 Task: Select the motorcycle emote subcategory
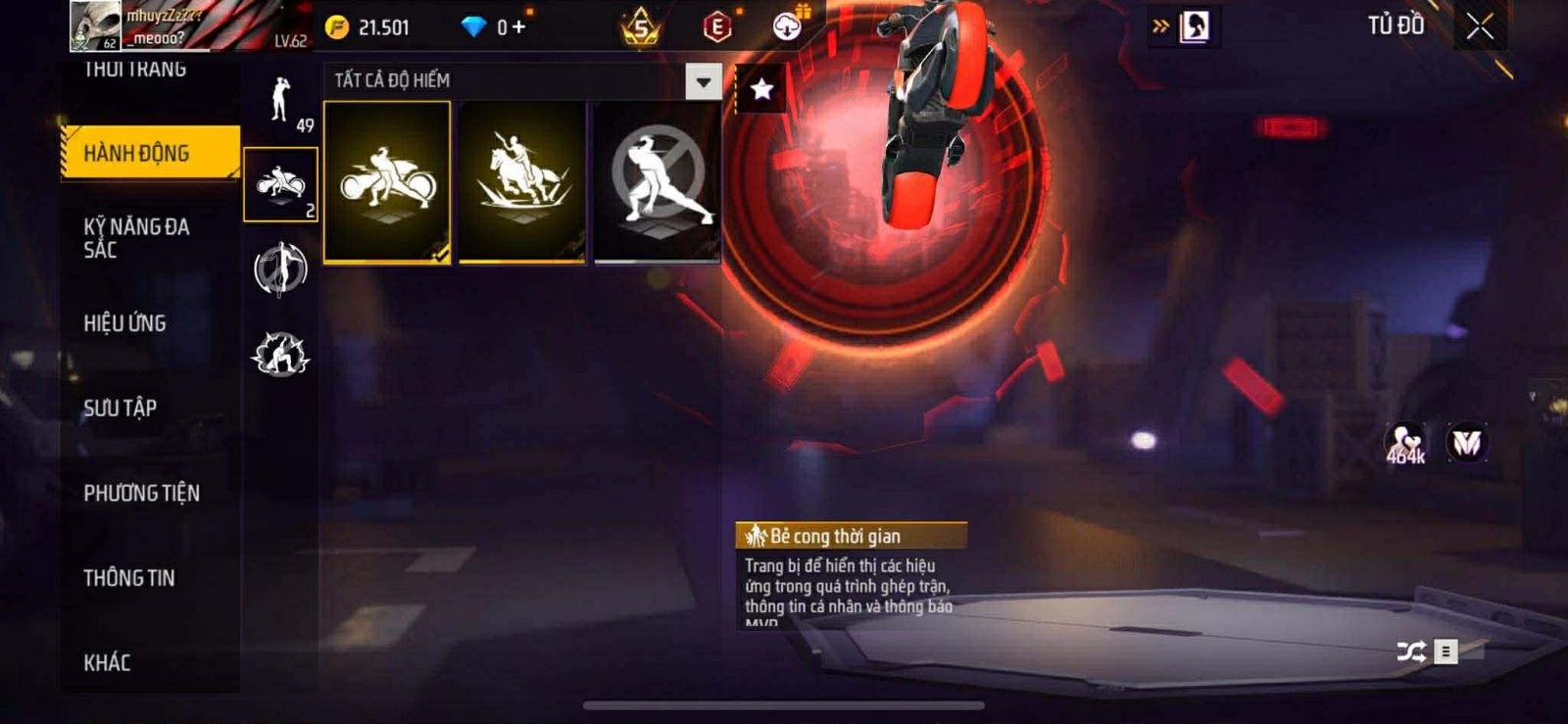click(281, 184)
